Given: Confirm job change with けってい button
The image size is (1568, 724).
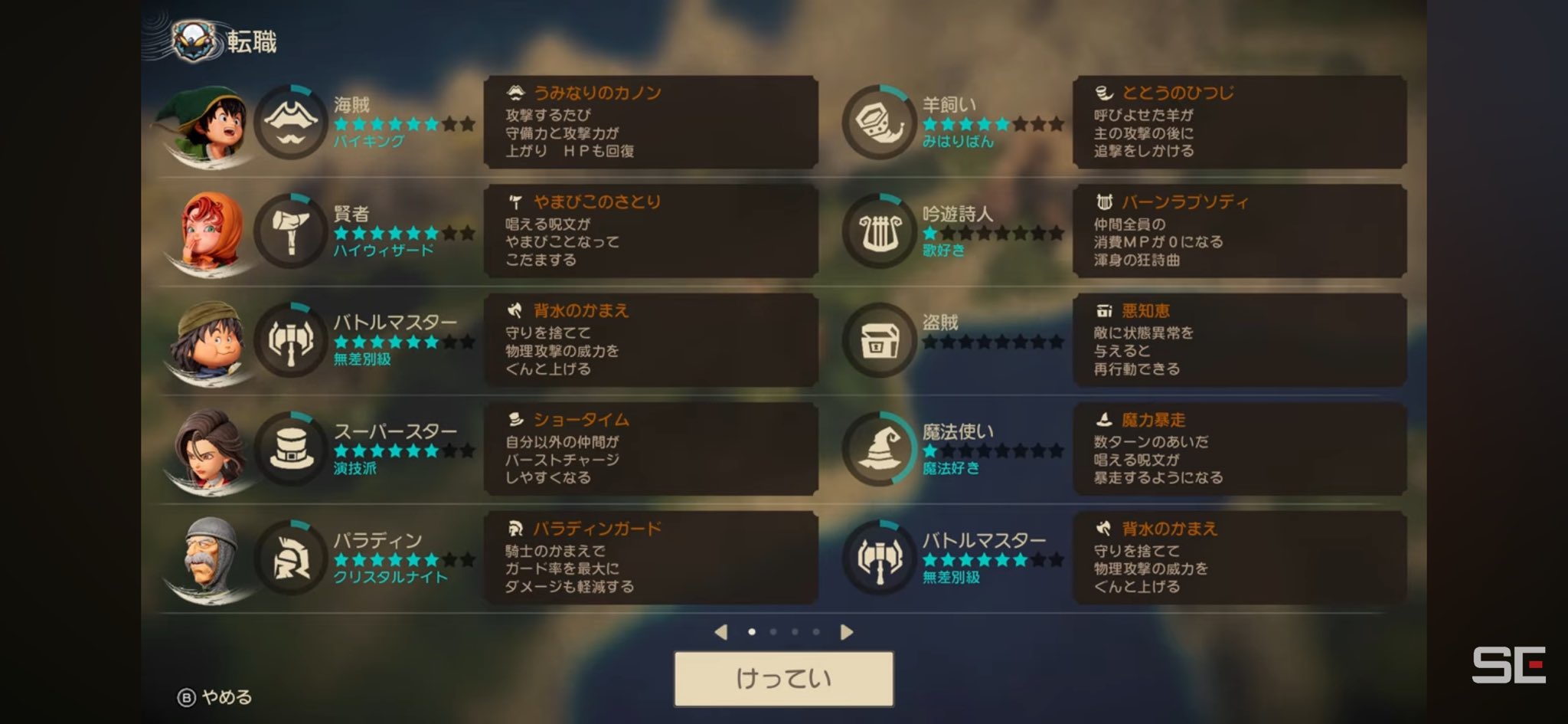Looking at the screenshot, I should coord(783,679).
